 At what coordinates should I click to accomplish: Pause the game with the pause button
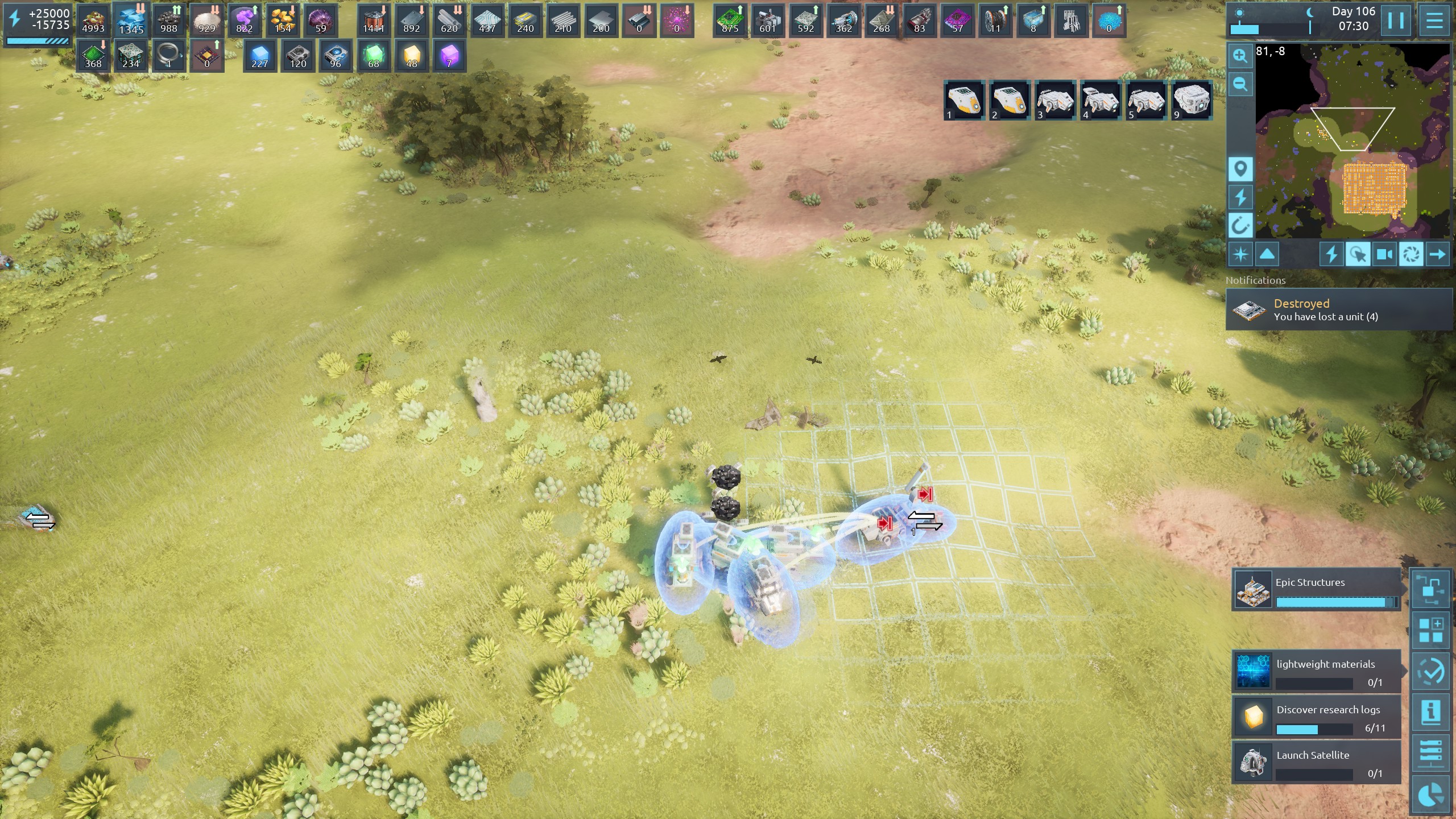point(1396,20)
